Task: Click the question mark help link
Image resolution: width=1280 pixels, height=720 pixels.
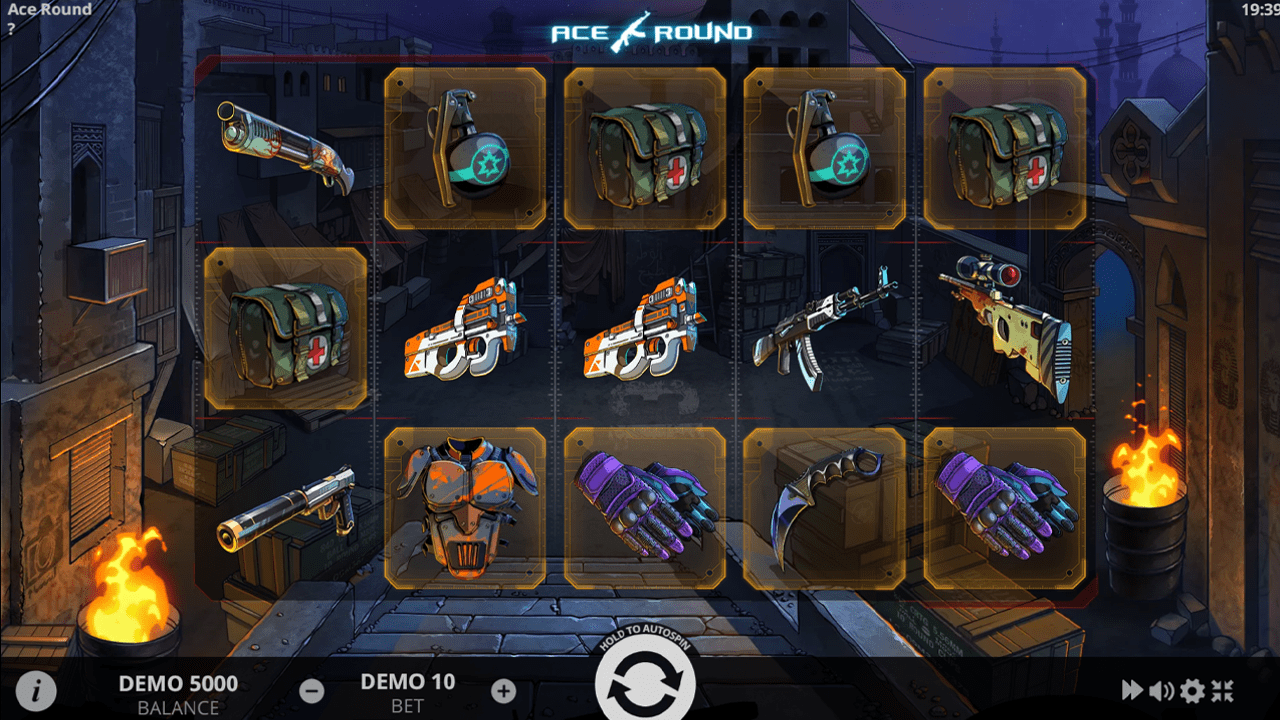Action: coord(11,29)
